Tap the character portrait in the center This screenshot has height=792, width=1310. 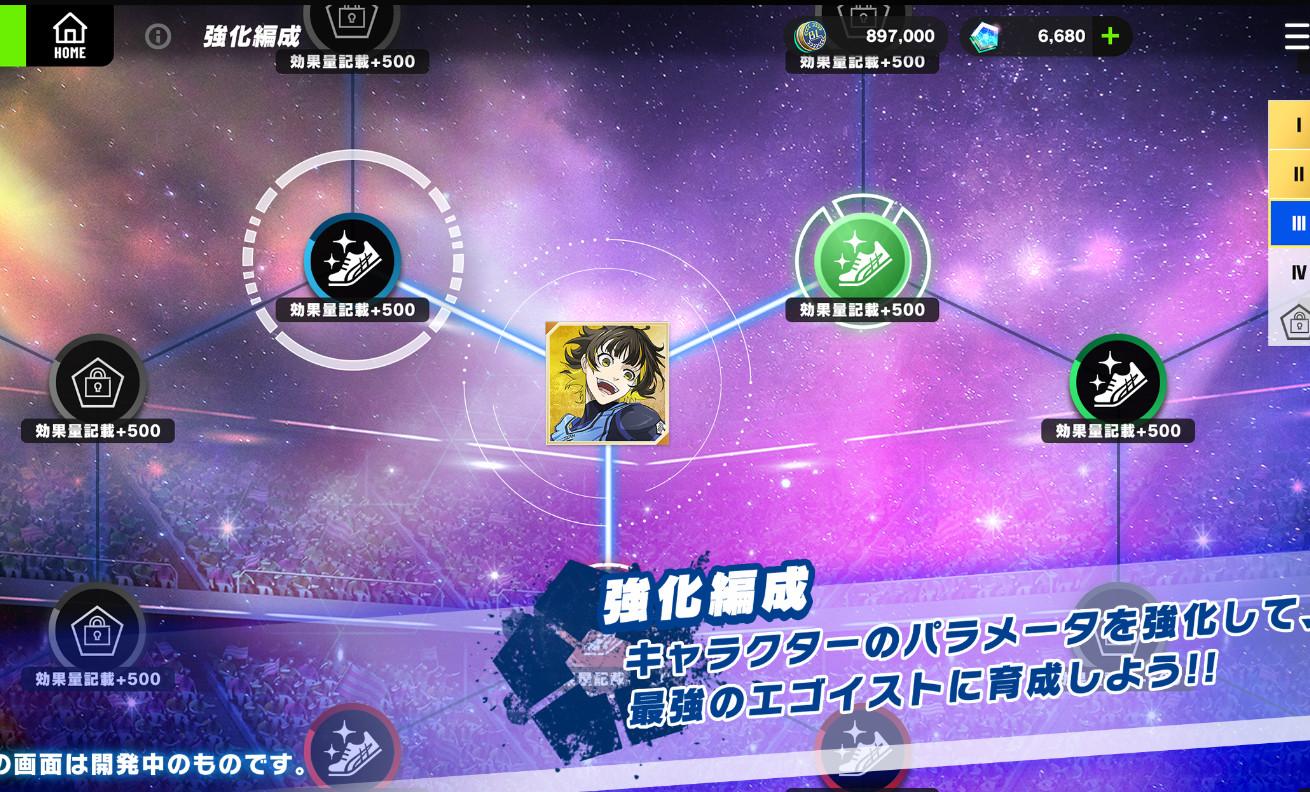point(607,383)
